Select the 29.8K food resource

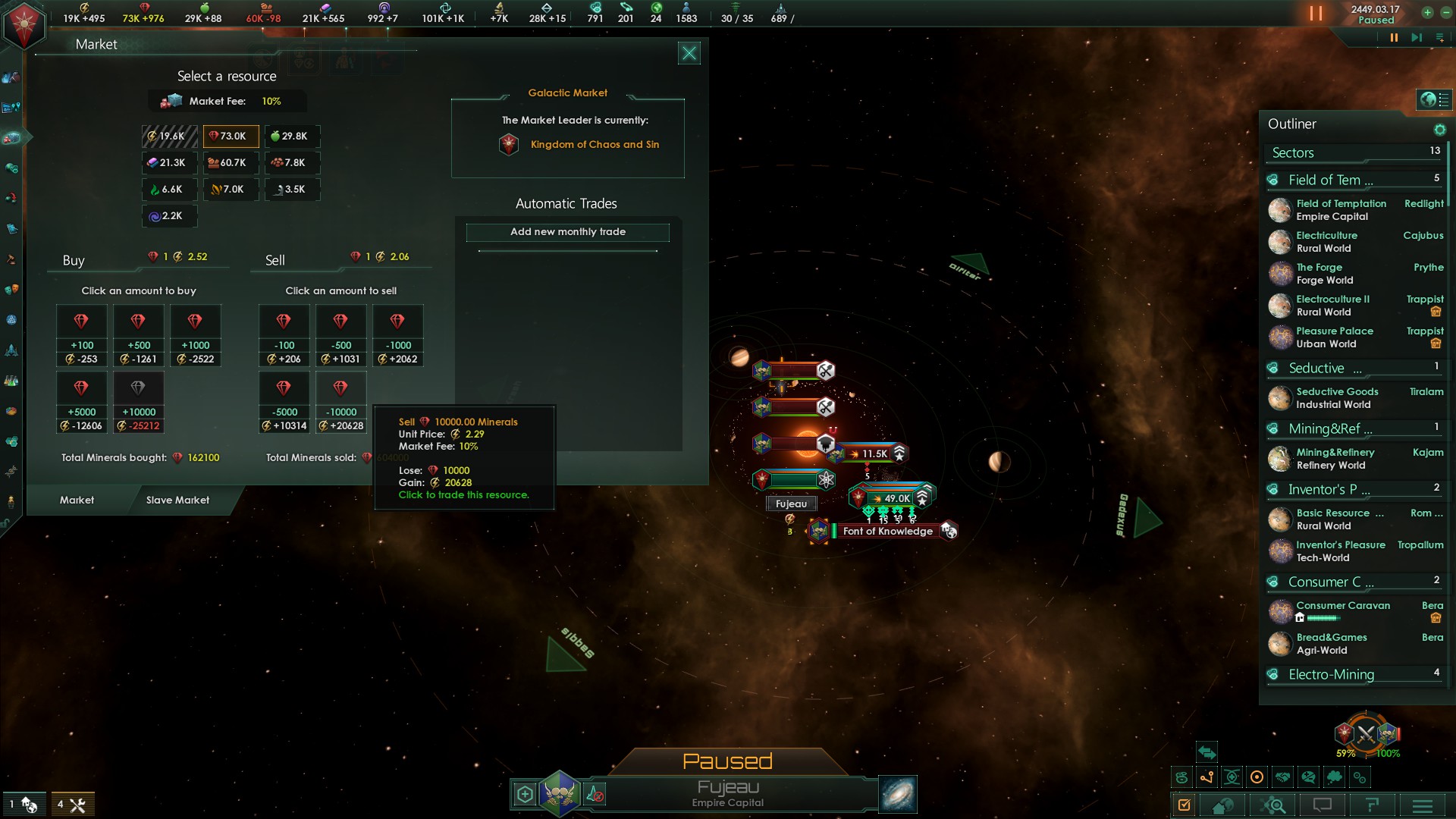[x=292, y=136]
